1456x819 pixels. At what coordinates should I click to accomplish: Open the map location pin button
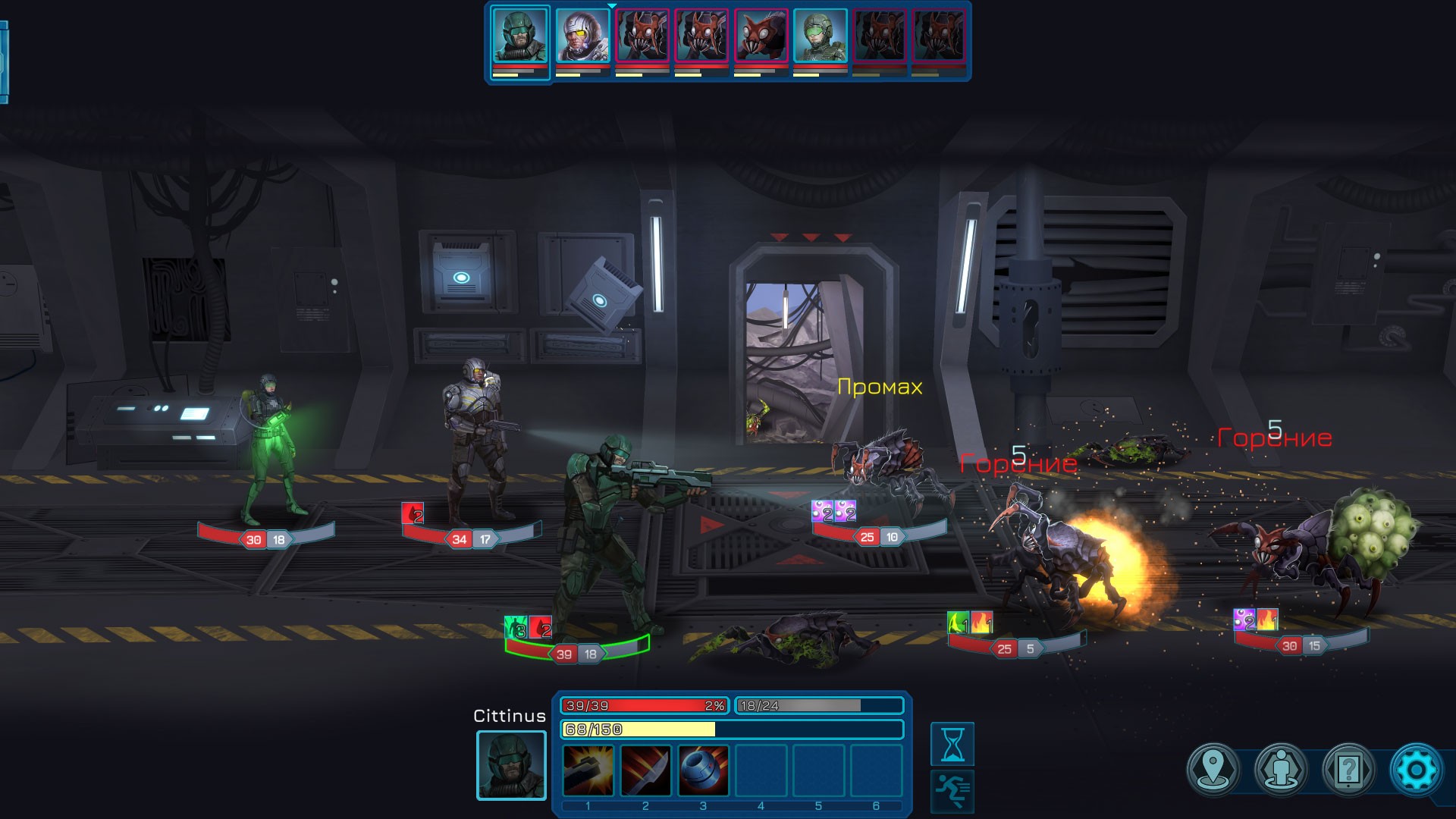[x=1213, y=770]
